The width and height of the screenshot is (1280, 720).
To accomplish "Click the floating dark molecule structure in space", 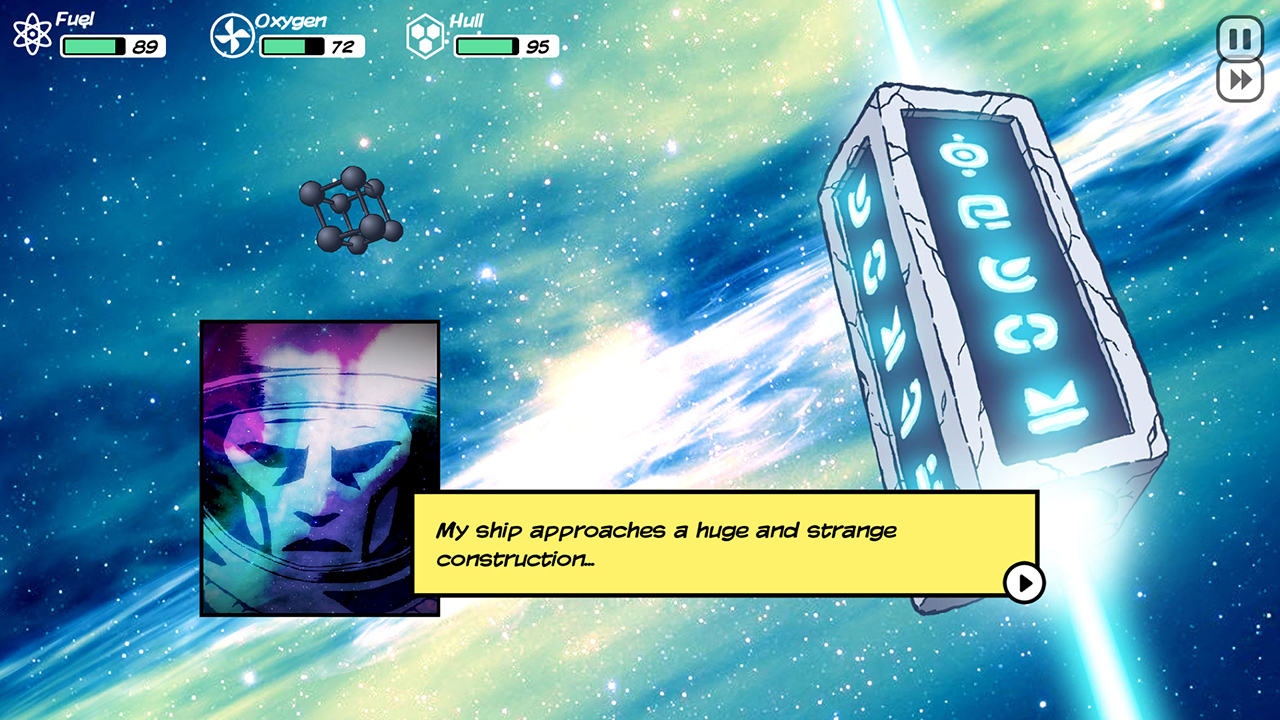I will coord(352,211).
